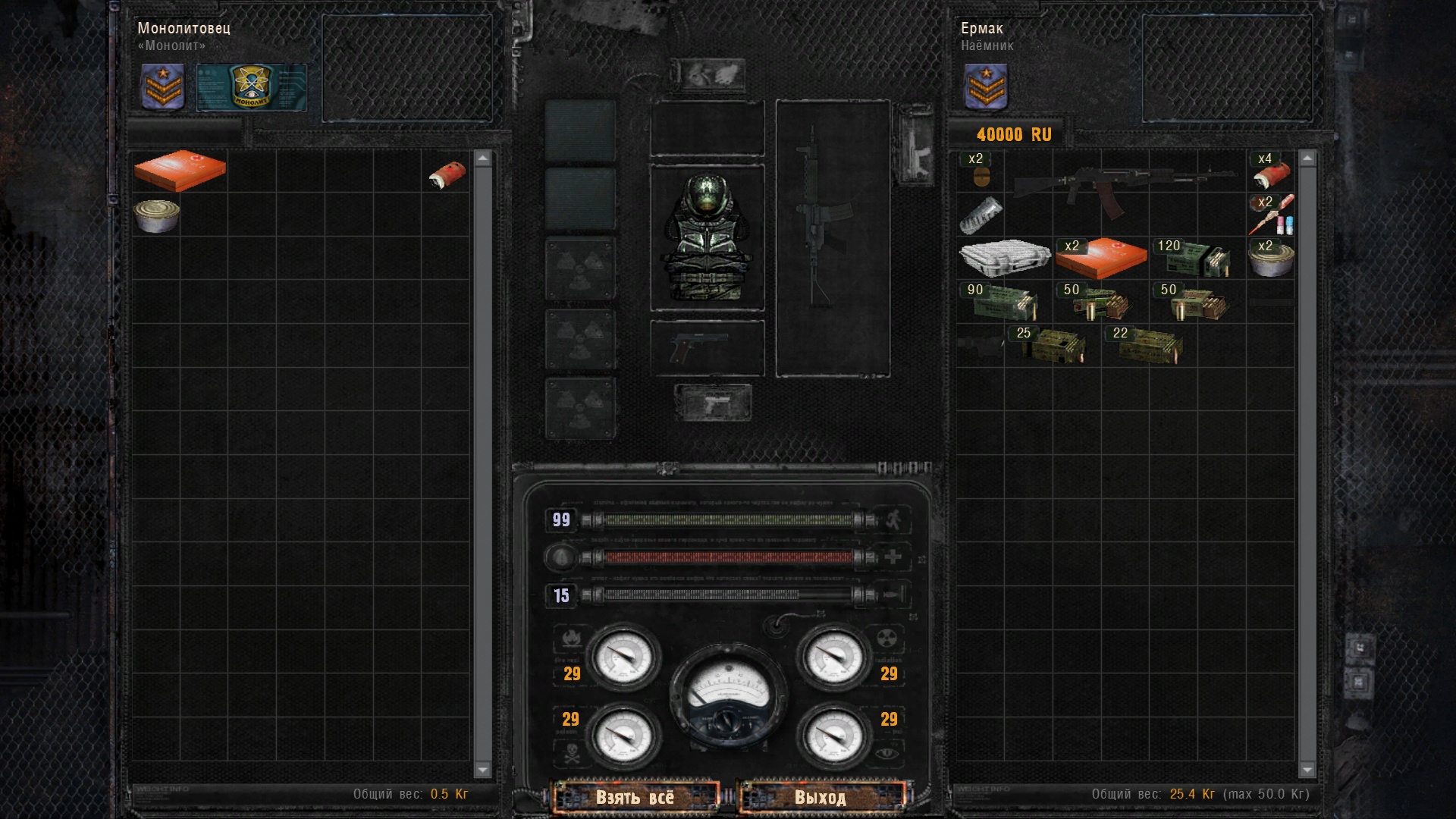Image resolution: width=1456 pixels, height=819 pixels.
Task: Select the x2 canned food stack
Action: (1271, 259)
